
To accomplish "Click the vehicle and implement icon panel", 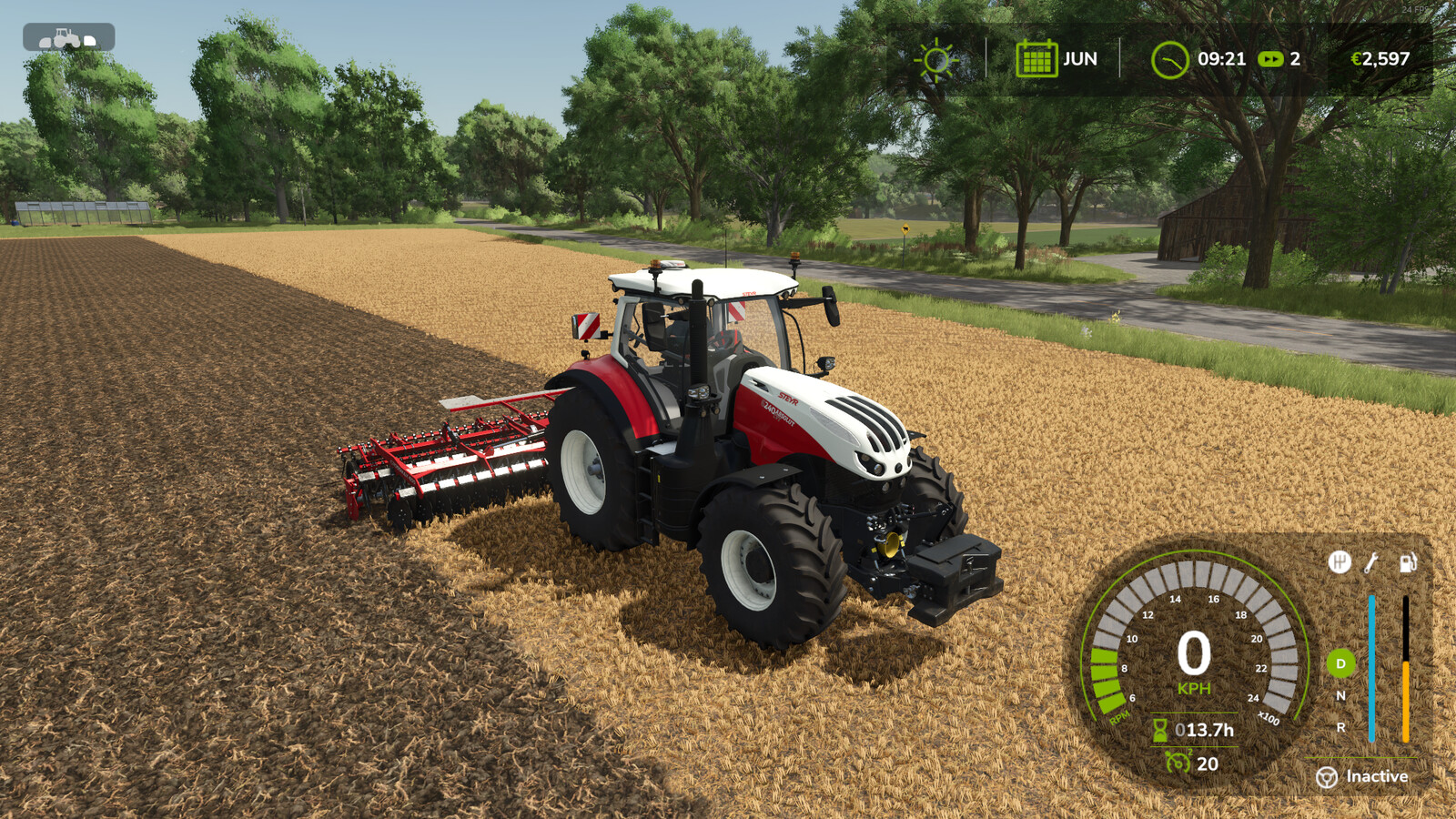I will click(68, 37).
